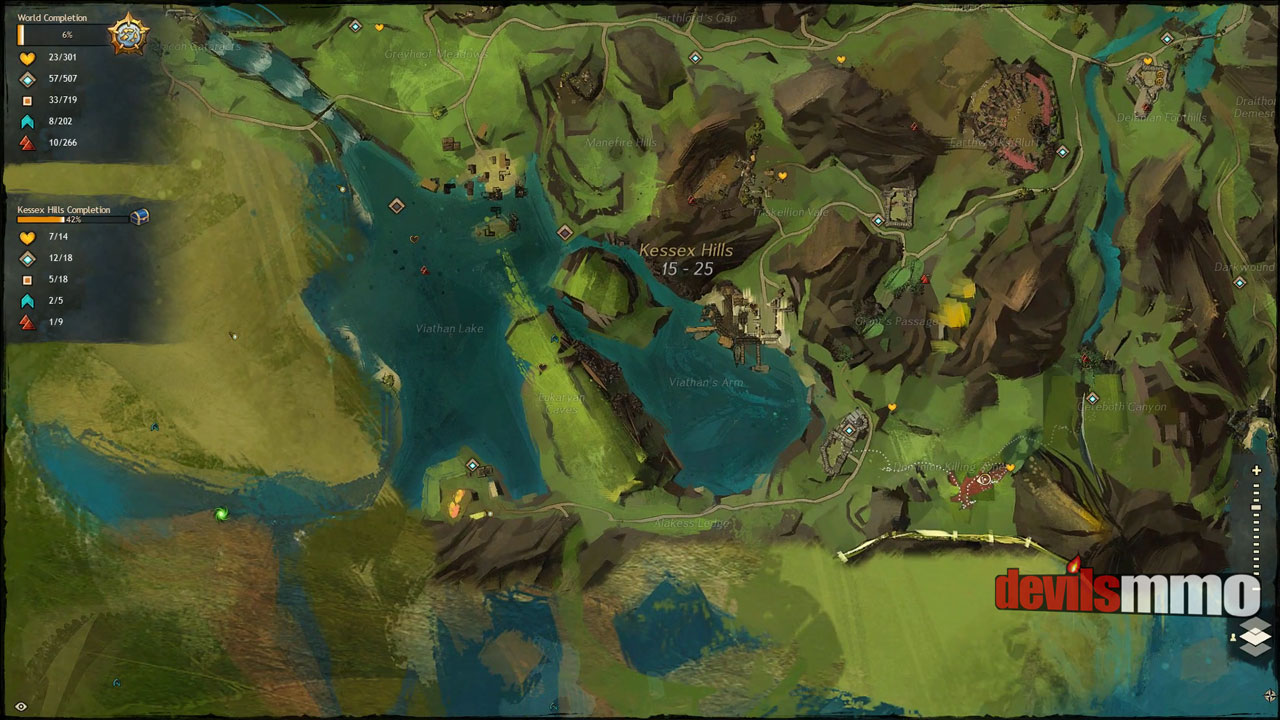Grab the map zoom slider handle
The width and height of the screenshot is (1280, 720).
pos(1257,509)
